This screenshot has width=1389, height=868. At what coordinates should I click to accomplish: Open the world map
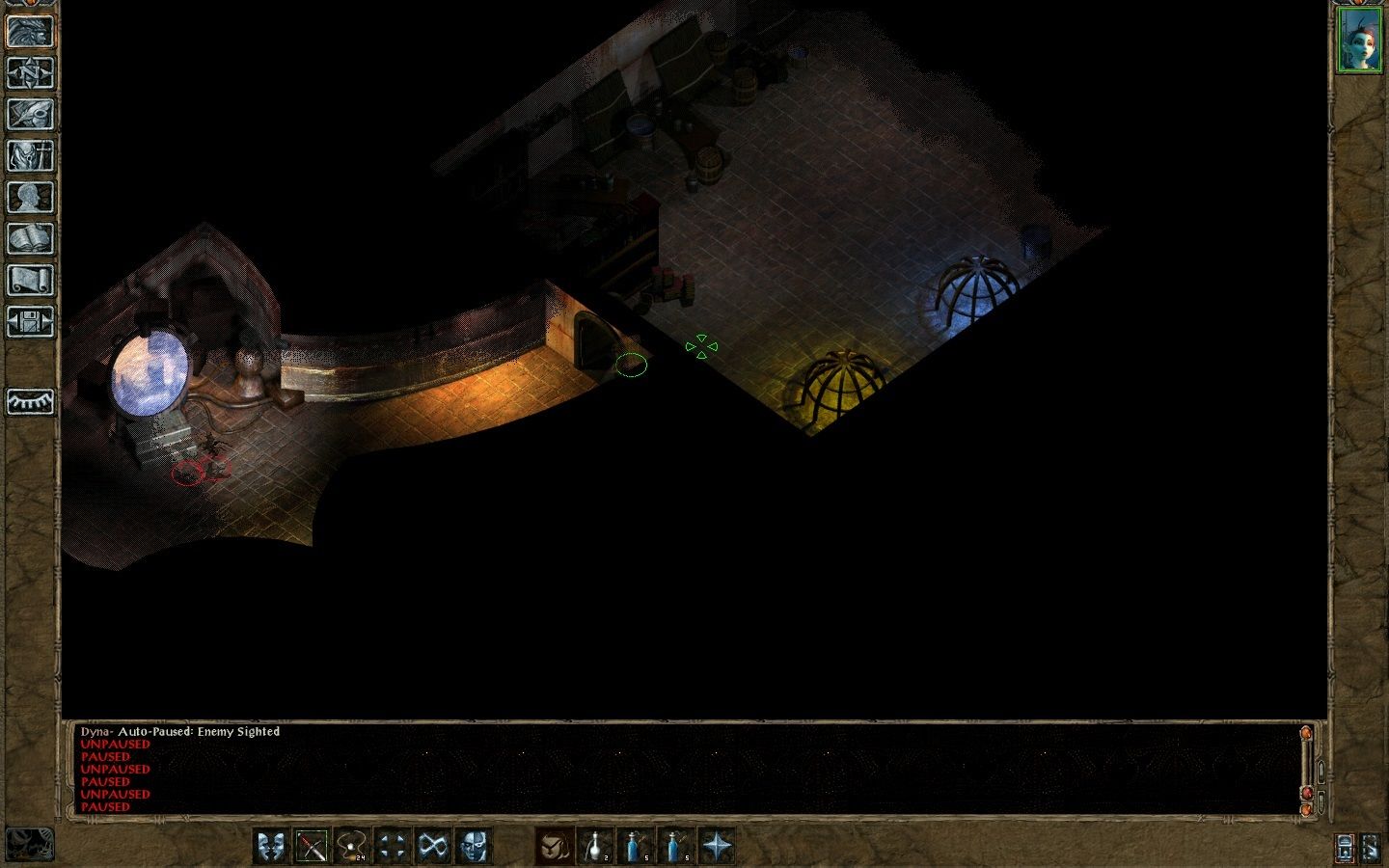(x=29, y=73)
